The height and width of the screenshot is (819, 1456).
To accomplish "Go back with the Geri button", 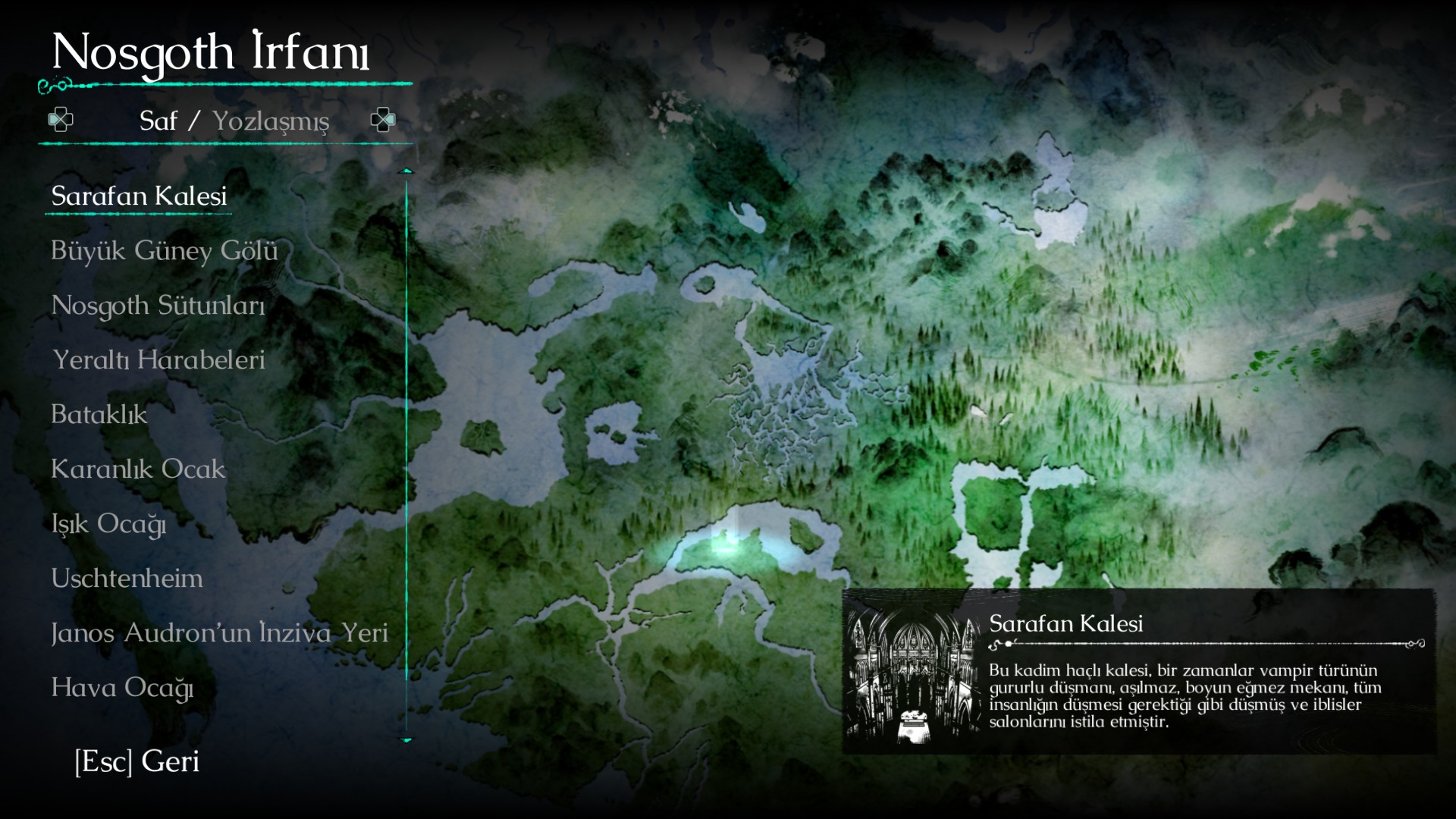I will [x=137, y=761].
